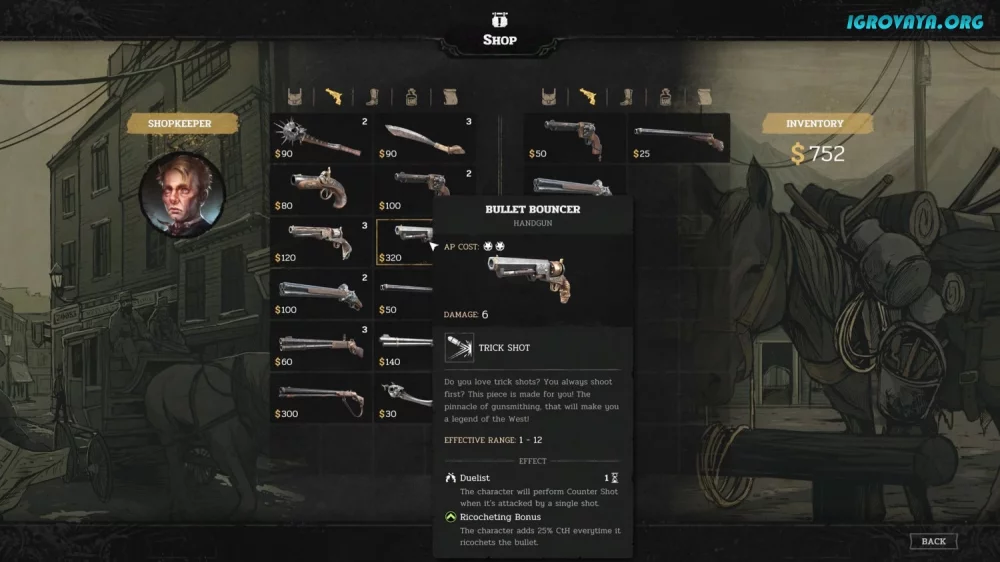Select the $50 revolver in inventory
Screen dimensions: 1000x562
(x=576, y=140)
